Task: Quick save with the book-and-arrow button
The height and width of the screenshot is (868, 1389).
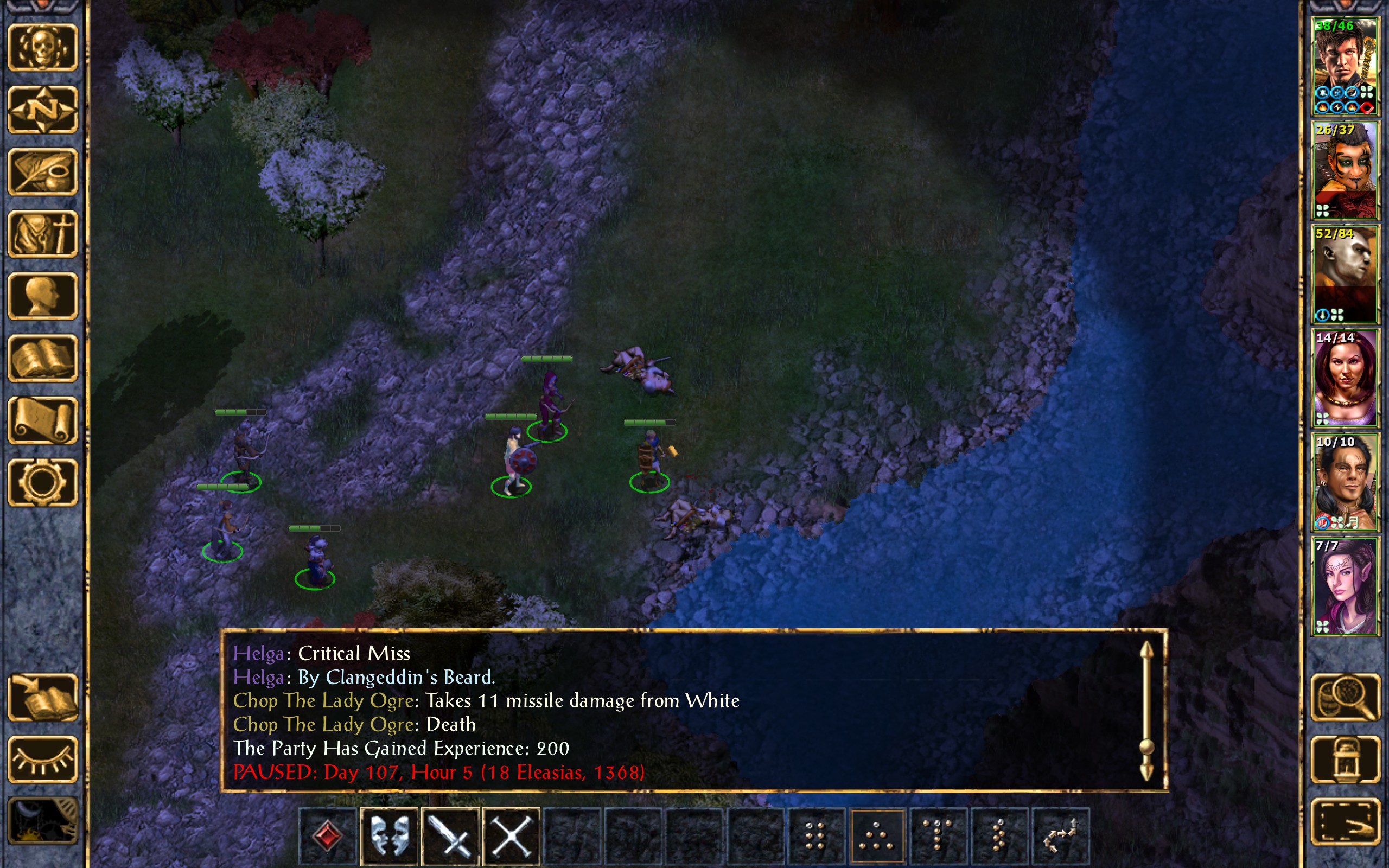Action: tap(43, 697)
